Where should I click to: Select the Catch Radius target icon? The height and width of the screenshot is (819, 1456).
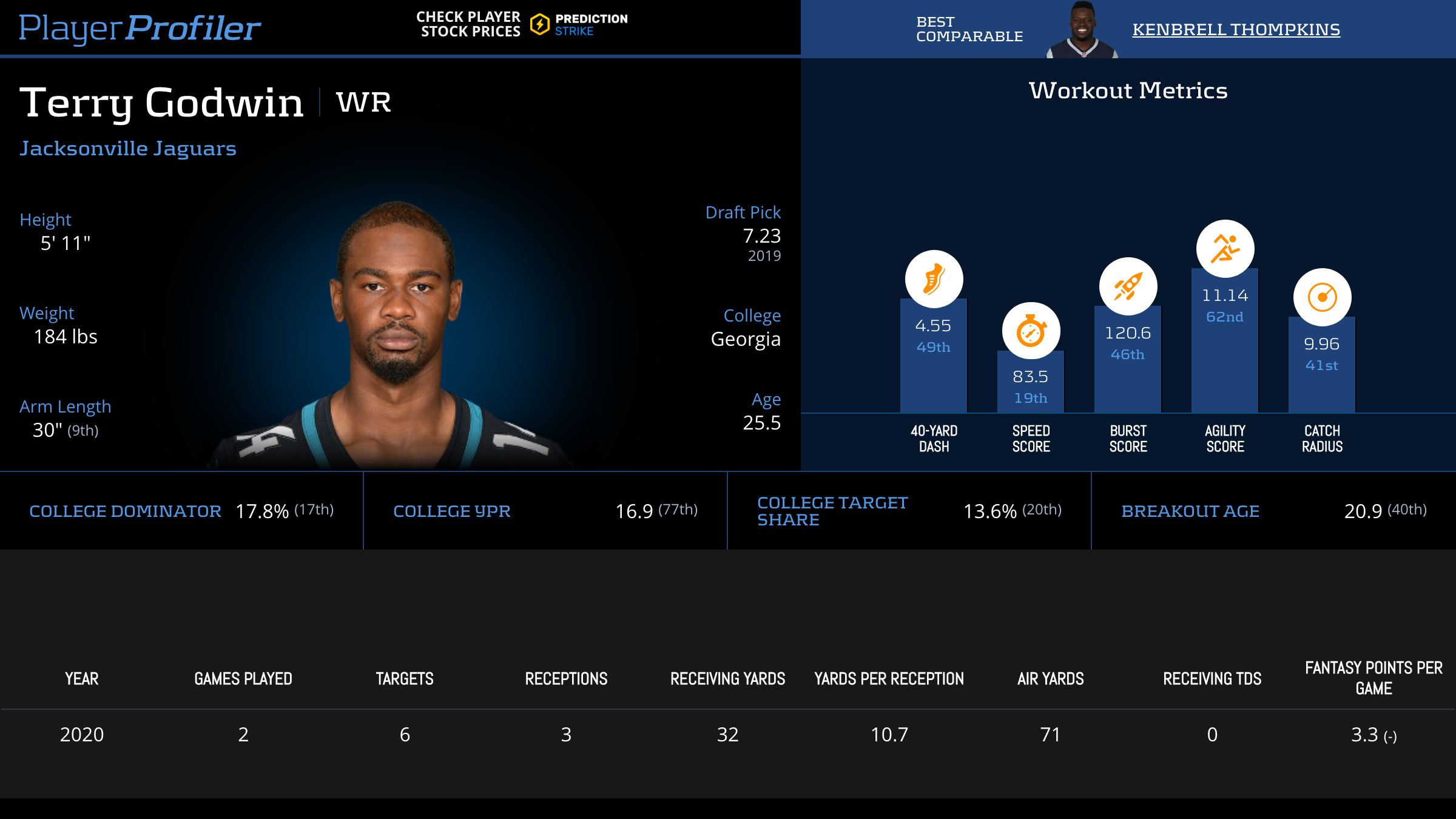click(1322, 297)
